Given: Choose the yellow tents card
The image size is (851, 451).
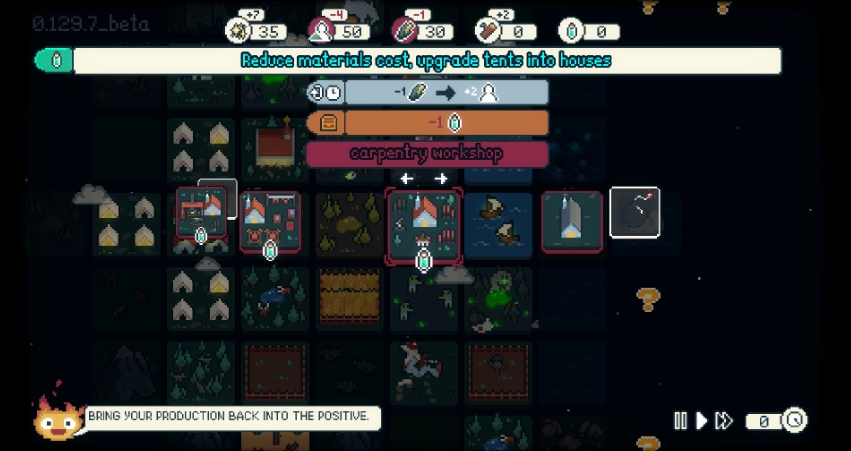Looking at the screenshot, I should [127, 222].
